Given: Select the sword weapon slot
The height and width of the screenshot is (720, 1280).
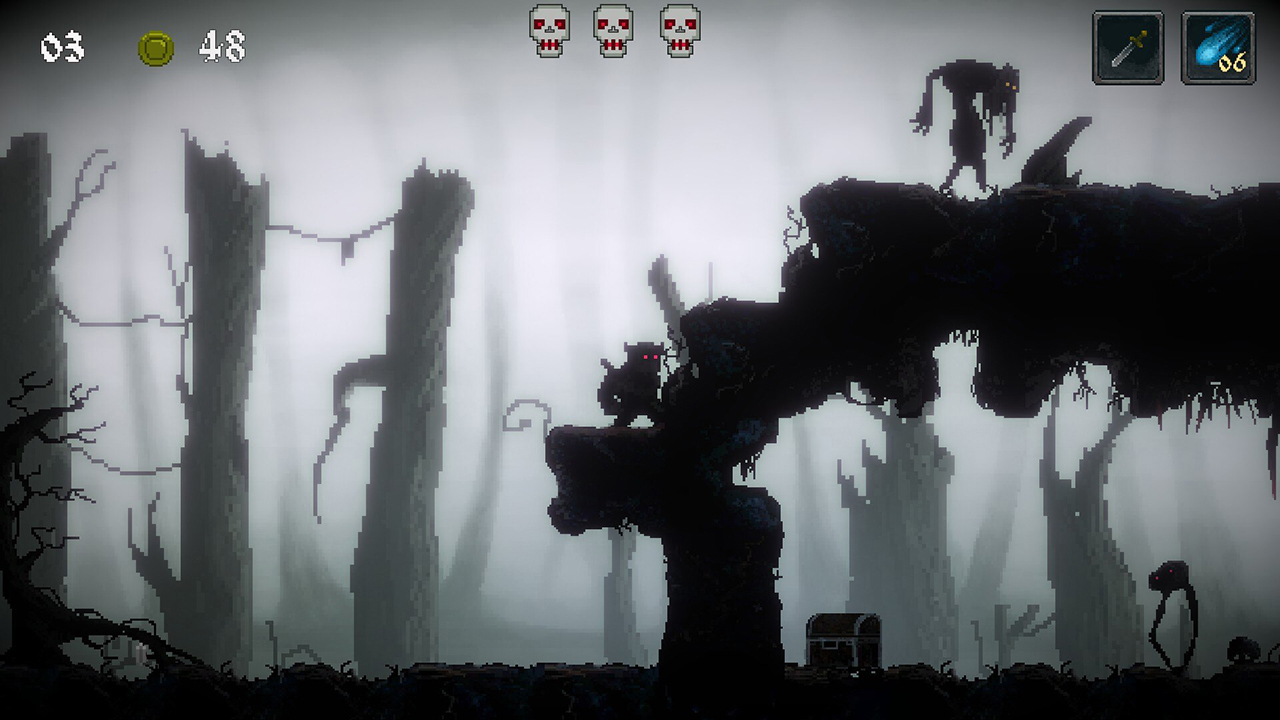Looking at the screenshot, I should tap(1127, 47).
